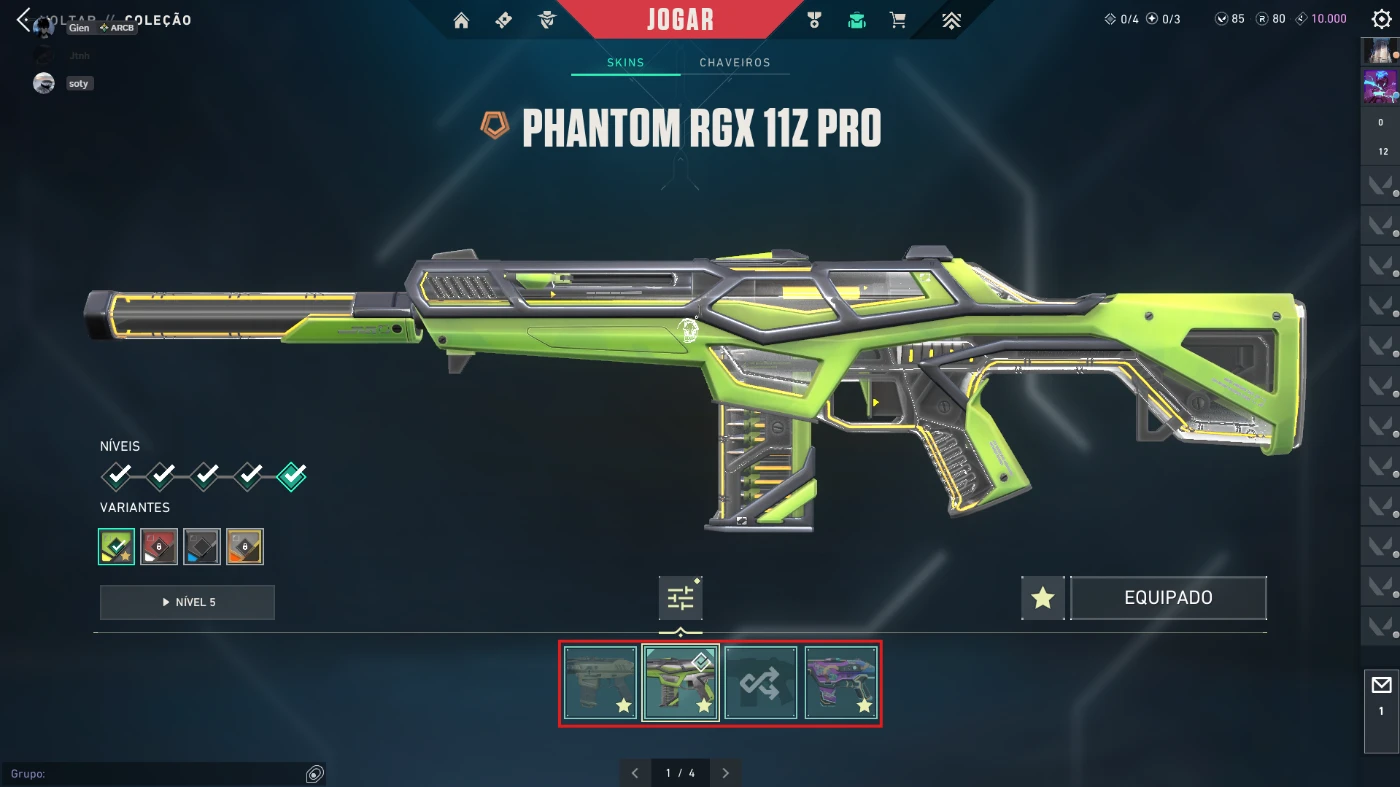Open the Store shopping cart icon
1400x787 pixels.
898,19
